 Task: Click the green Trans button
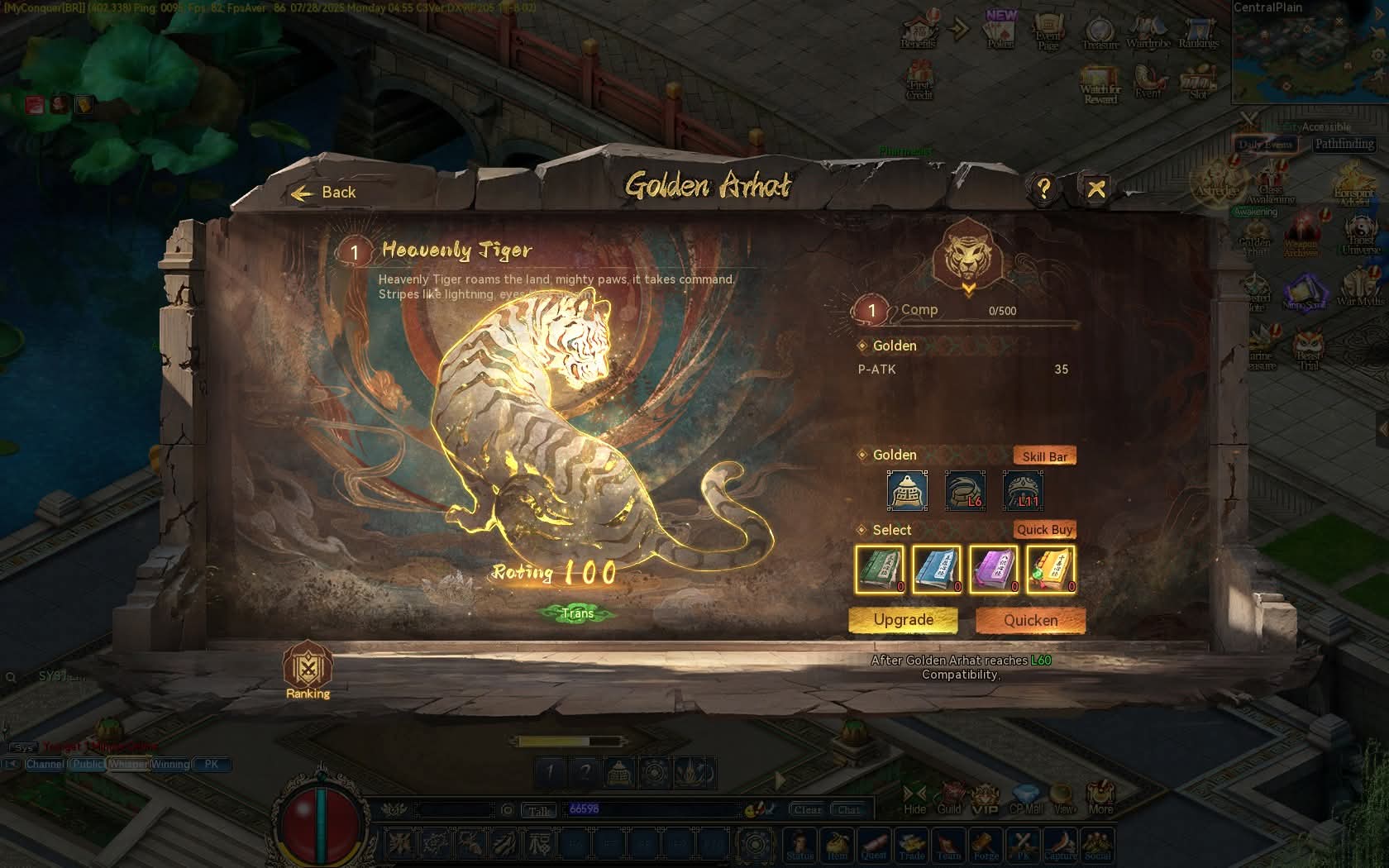[577, 613]
